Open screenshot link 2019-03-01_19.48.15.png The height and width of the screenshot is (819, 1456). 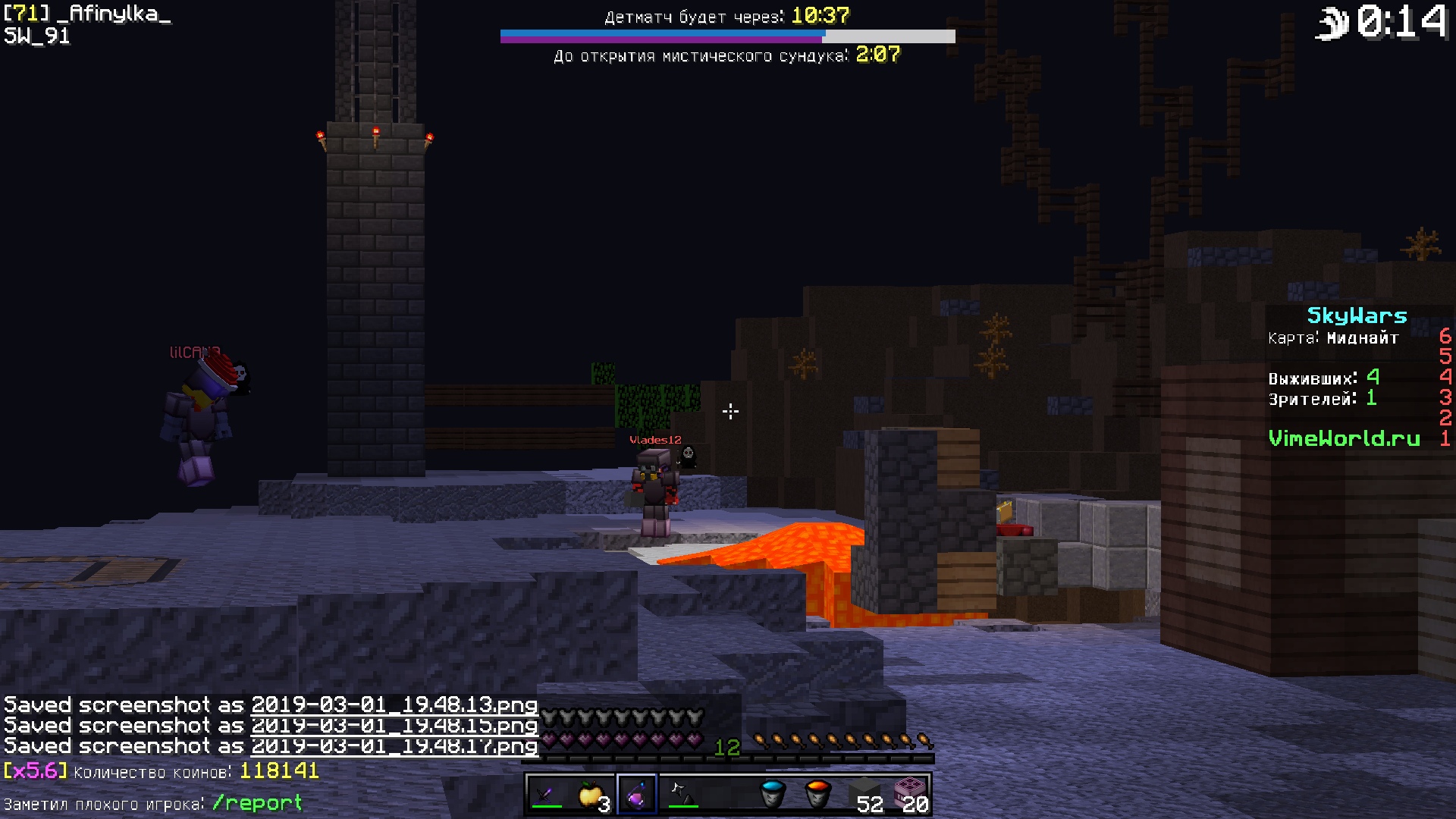coord(394,726)
